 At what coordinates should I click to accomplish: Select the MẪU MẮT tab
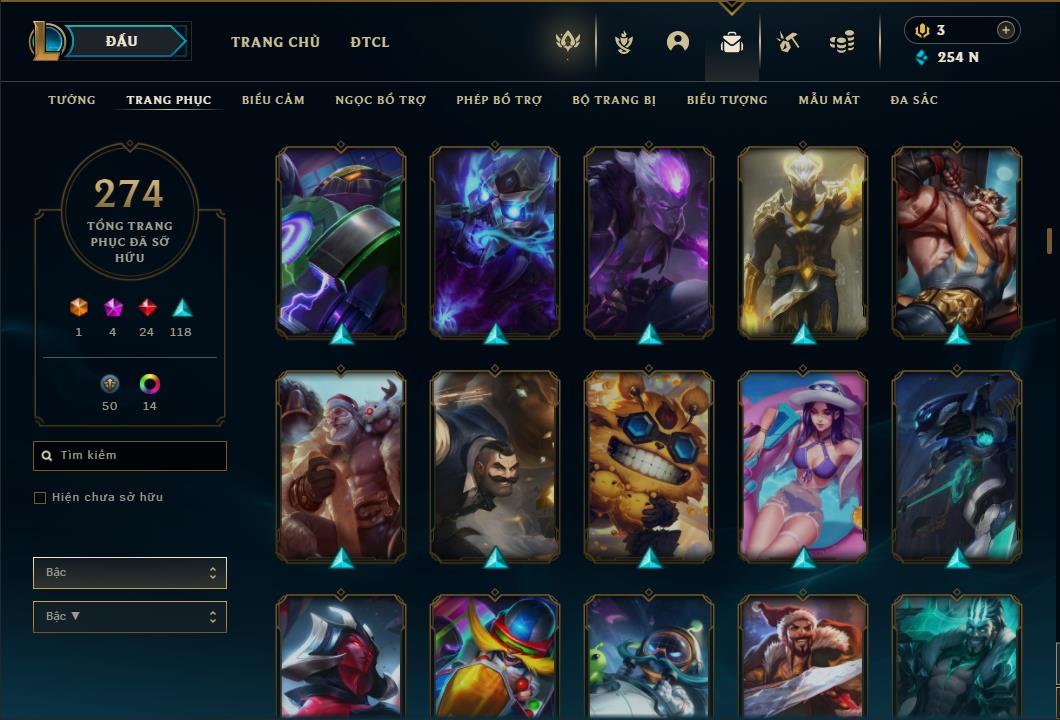coord(829,100)
